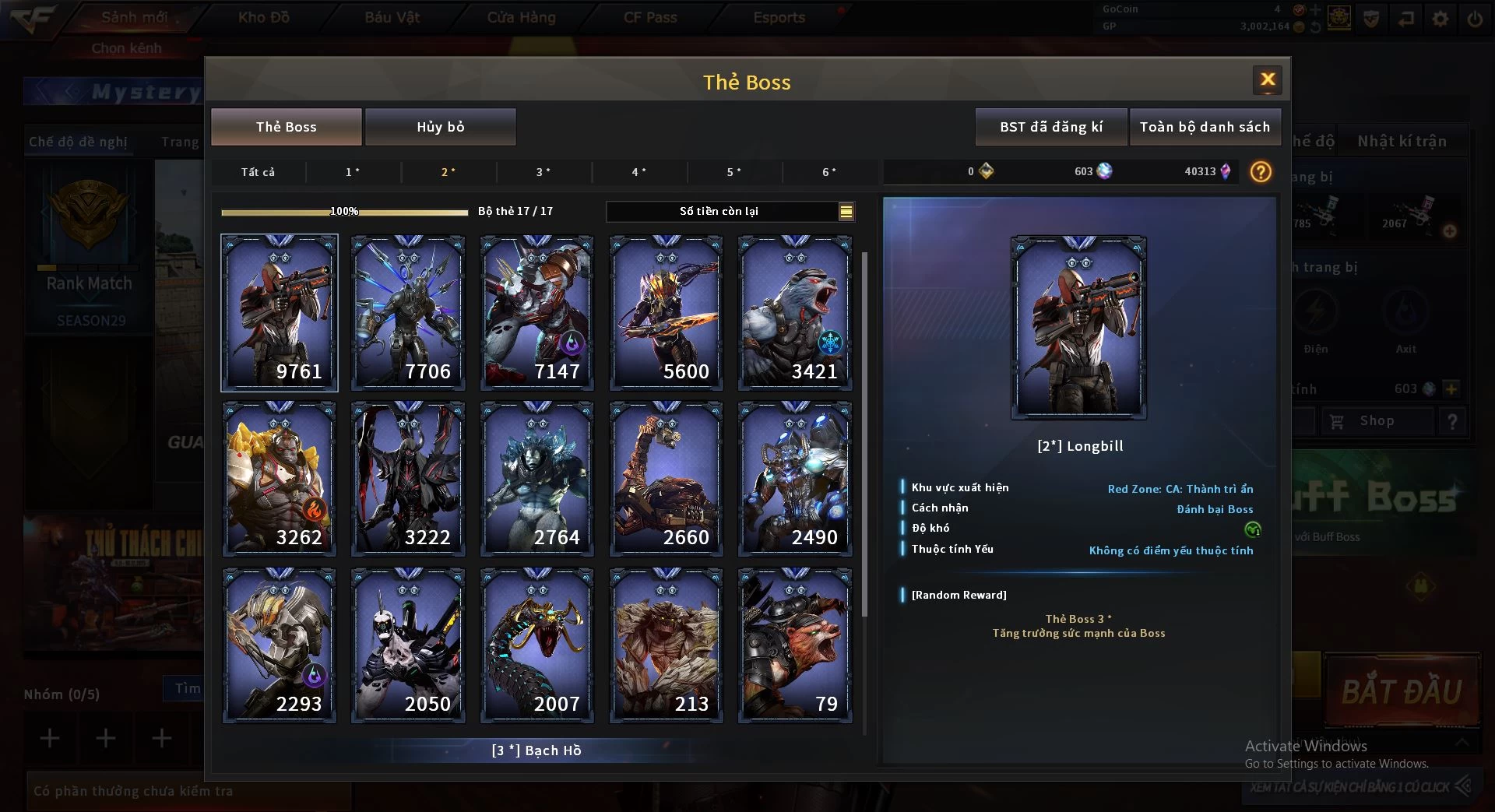Image resolution: width=1495 pixels, height=812 pixels.
Task: Show Toàn bộ danh sách list
Action: (1204, 127)
